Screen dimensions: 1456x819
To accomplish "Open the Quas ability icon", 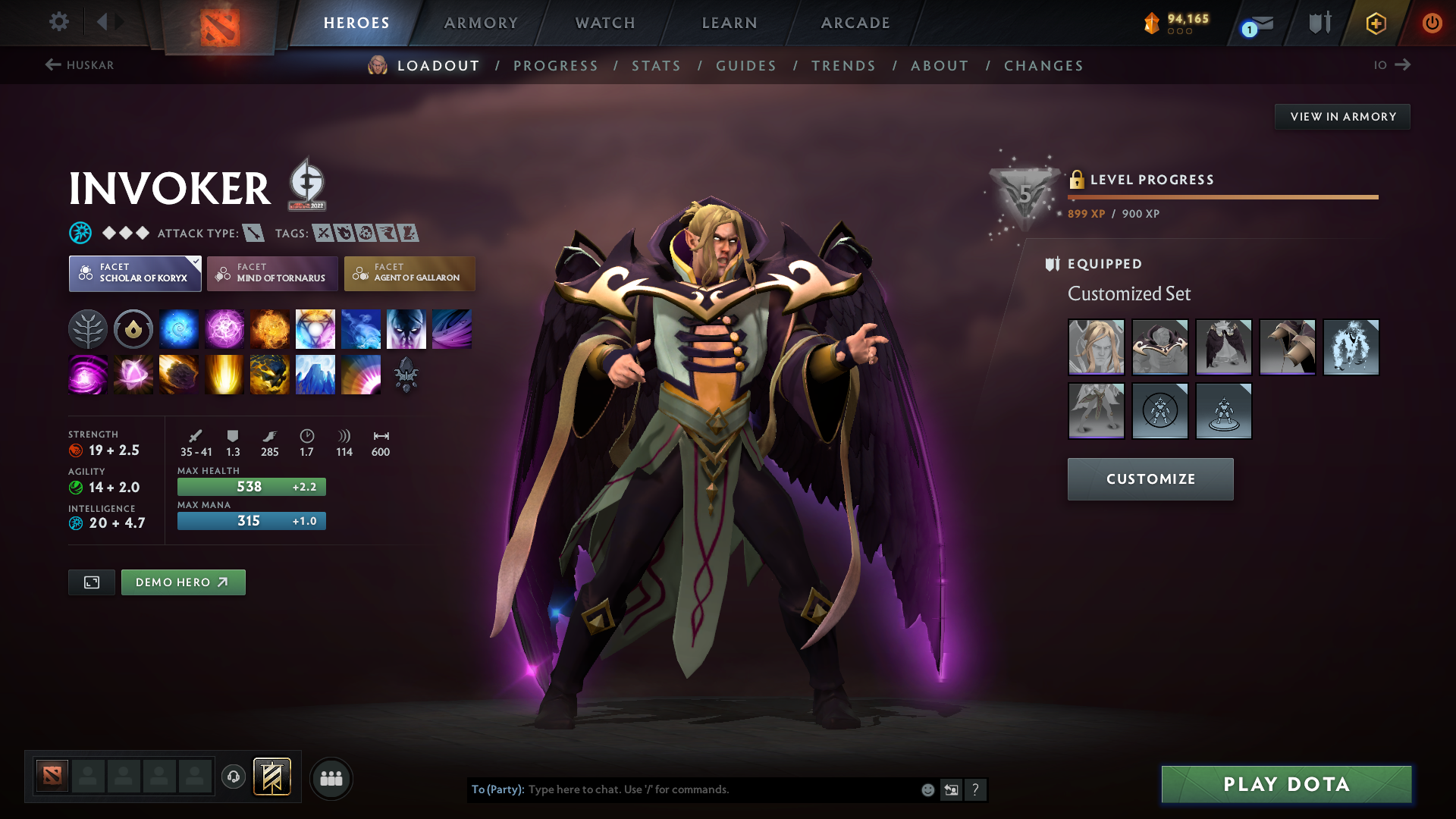I will (179, 328).
